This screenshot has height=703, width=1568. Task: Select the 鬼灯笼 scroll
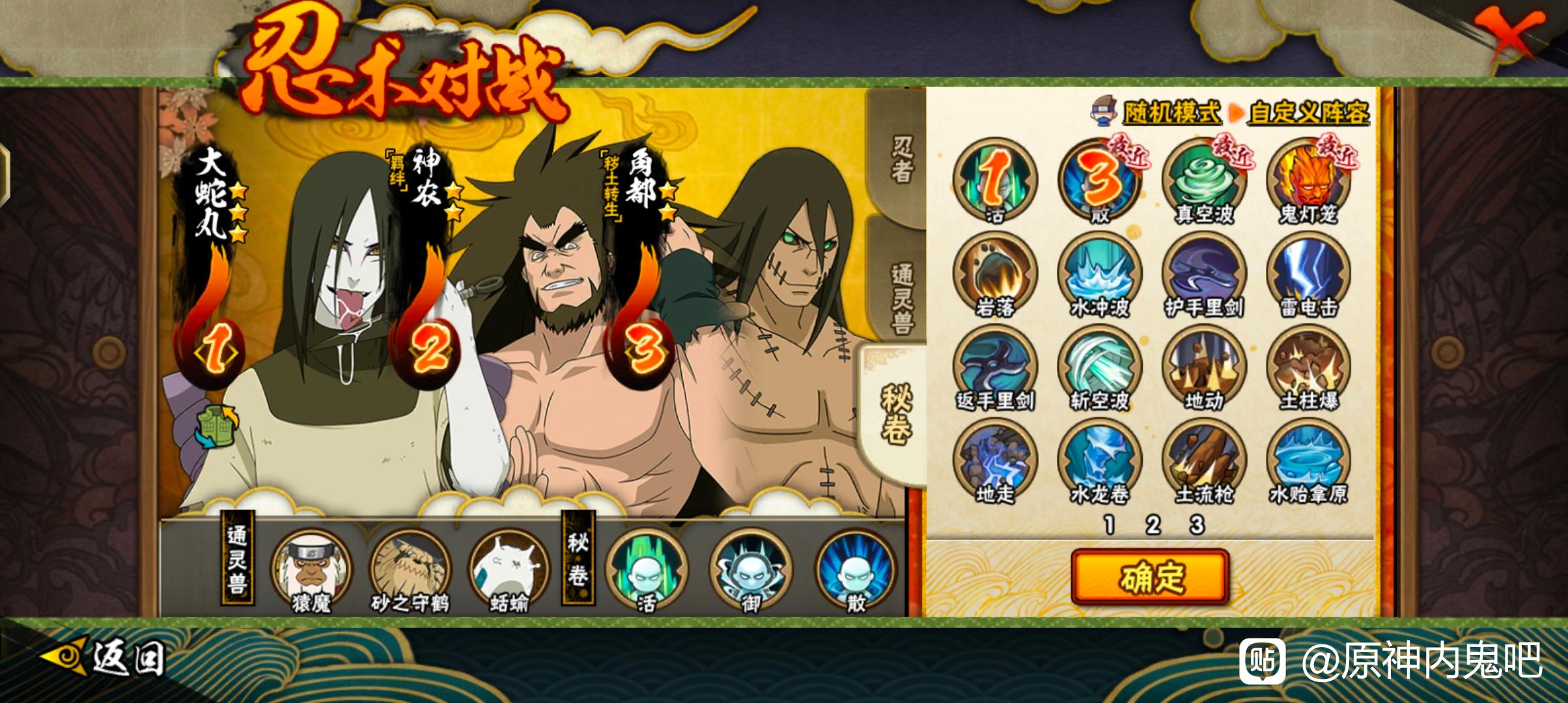[x=1308, y=180]
